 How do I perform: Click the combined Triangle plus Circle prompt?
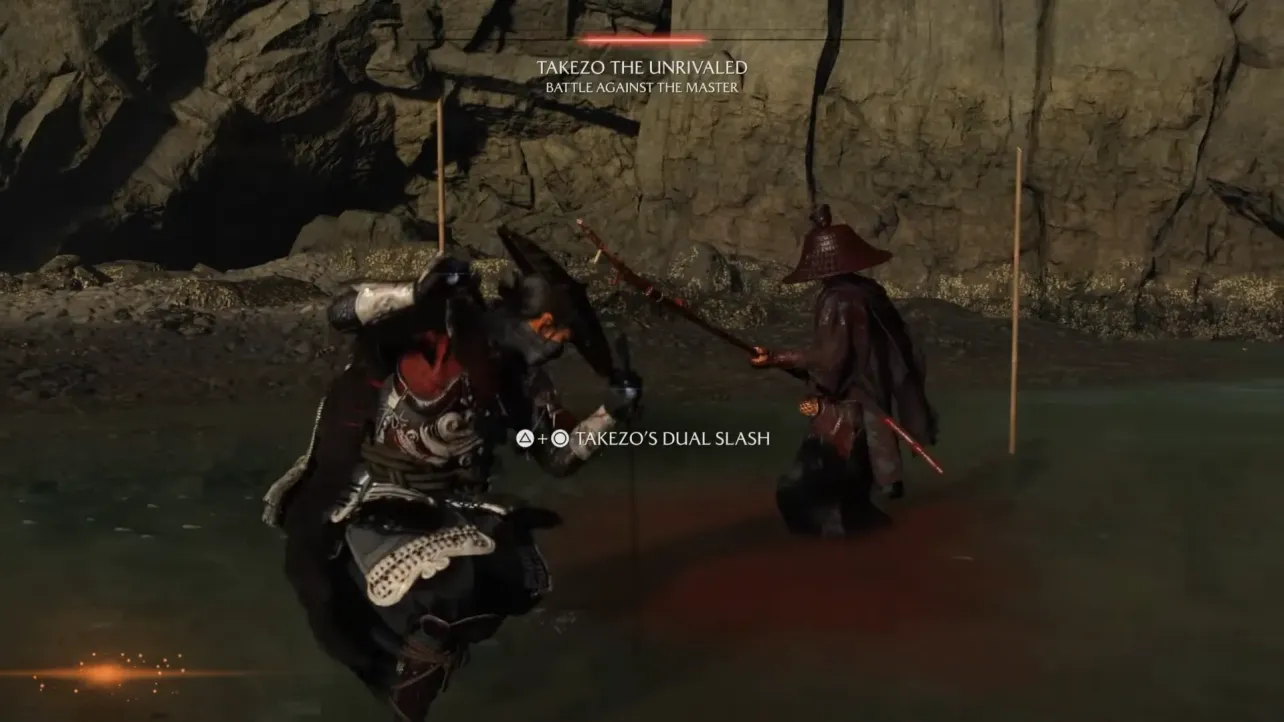click(x=543, y=438)
